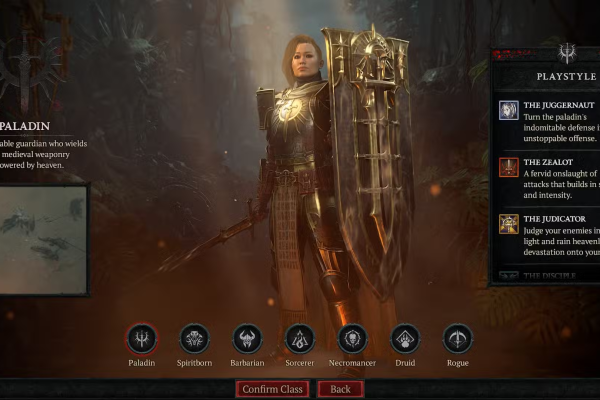600x400 pixels.
Task: Select the Rogue class icon
Action: point(458,339)
